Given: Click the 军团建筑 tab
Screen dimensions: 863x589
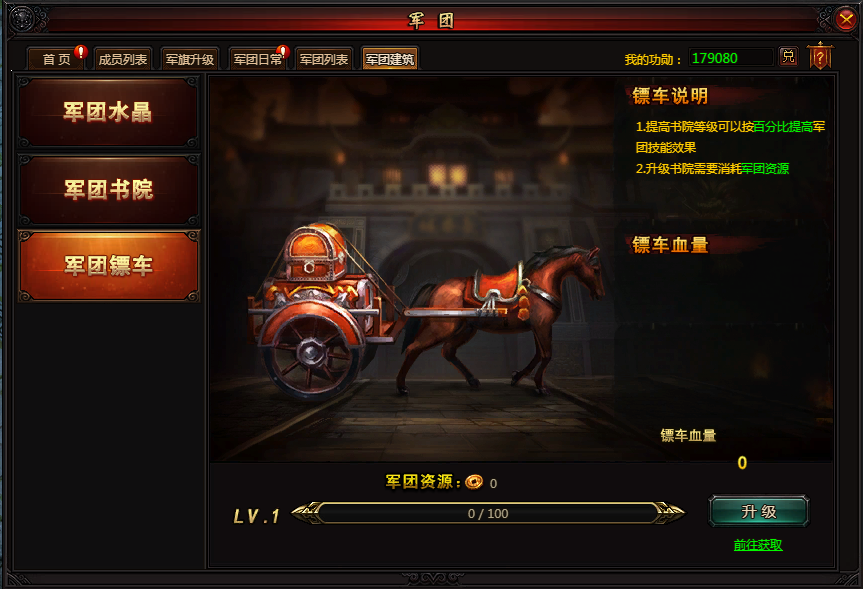Looking at the screenshot, I should click(390, 59).
